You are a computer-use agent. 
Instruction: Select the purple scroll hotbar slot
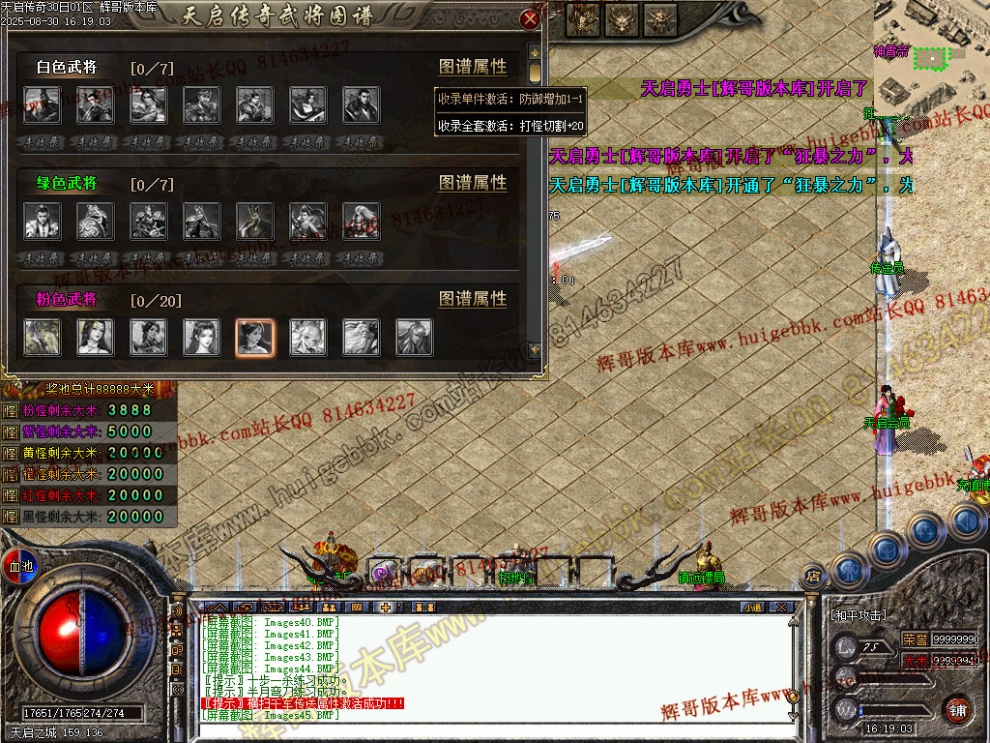click(383, 574)
